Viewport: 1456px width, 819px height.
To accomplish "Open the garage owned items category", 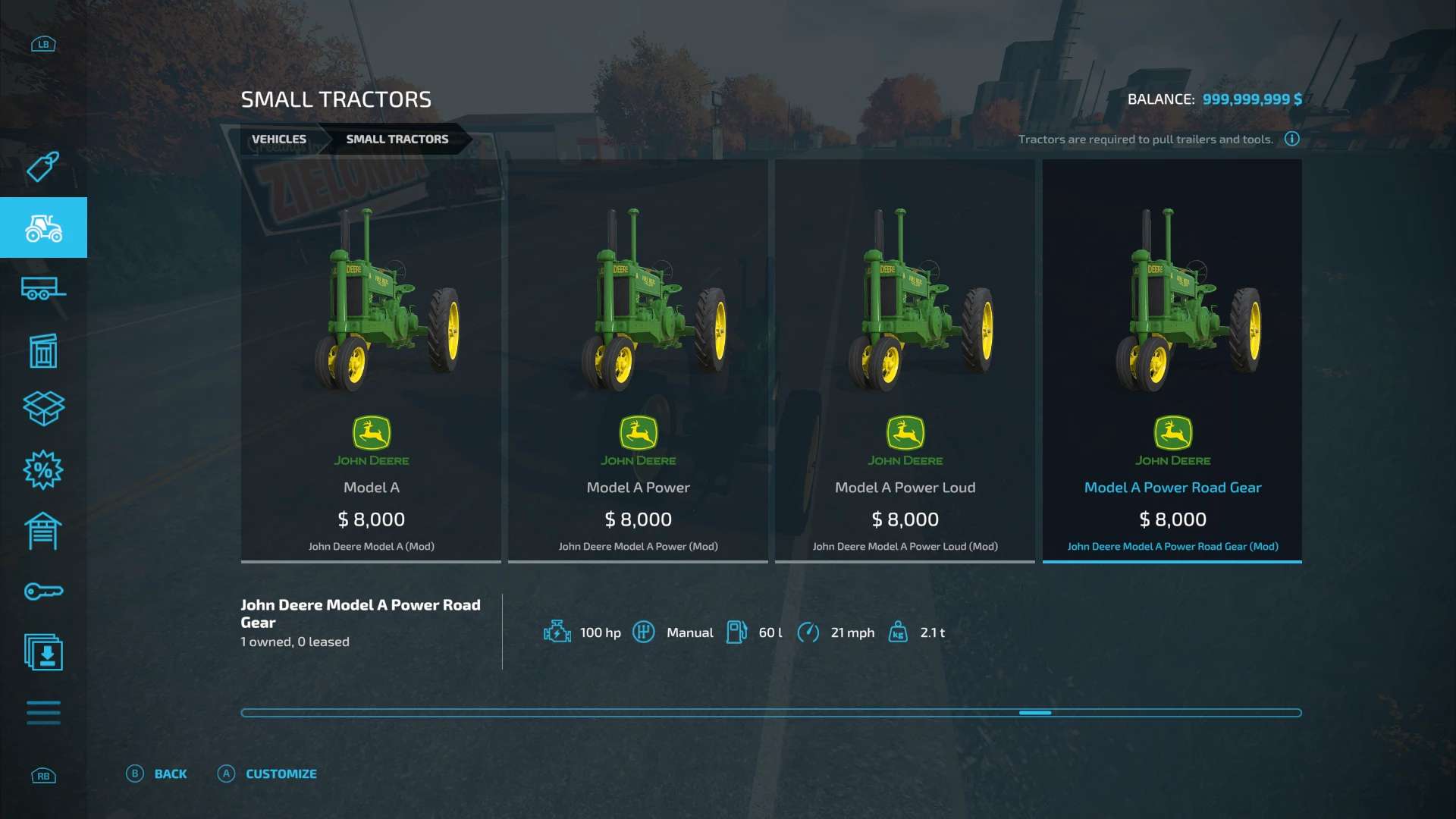I will 43,531.
